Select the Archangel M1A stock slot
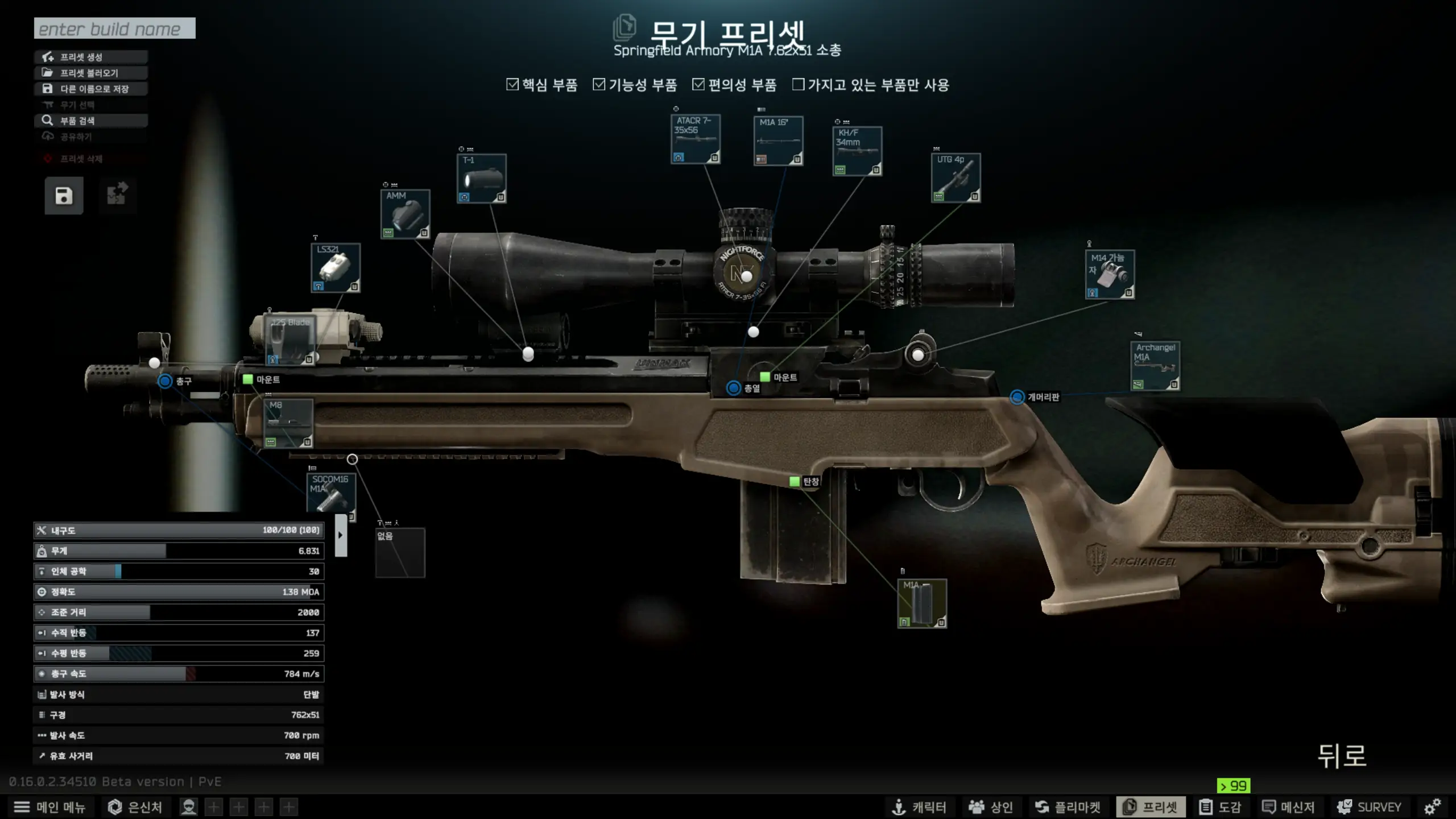This screenshot has height=819, width=1456. pos(1155,366)
